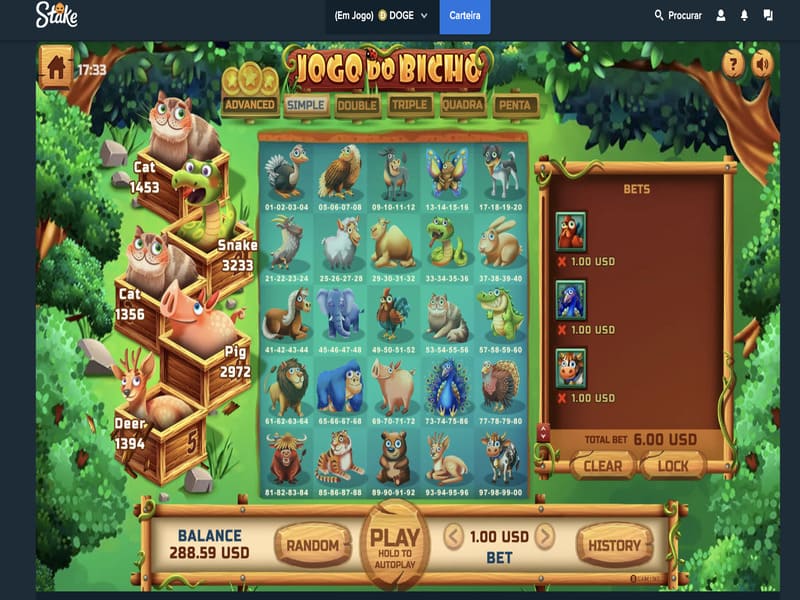This screenshot has width=800, height=600.
Task: Select the PENTA bet tab
Action: point(516,104)
